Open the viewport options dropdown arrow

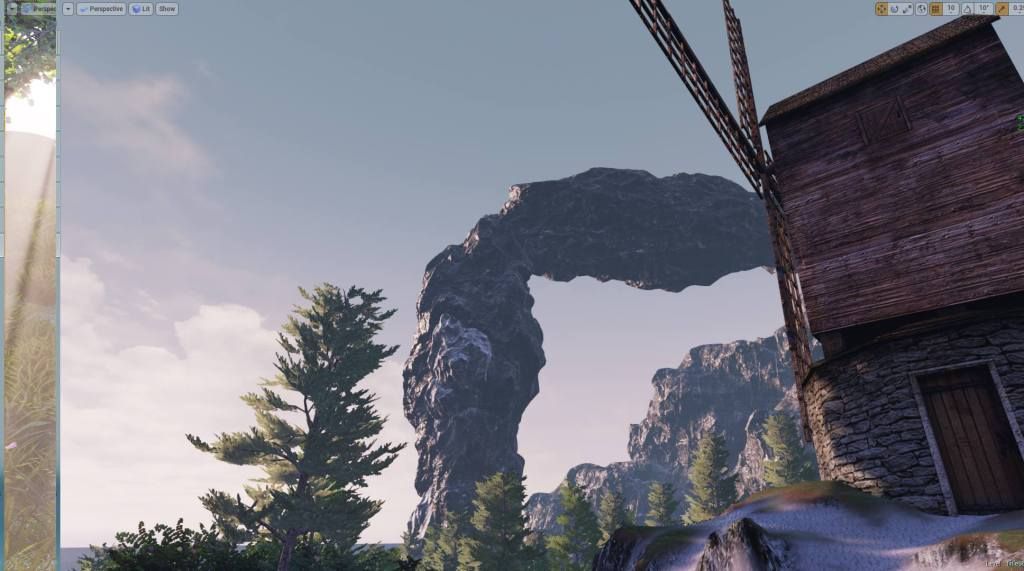point(68,9)
